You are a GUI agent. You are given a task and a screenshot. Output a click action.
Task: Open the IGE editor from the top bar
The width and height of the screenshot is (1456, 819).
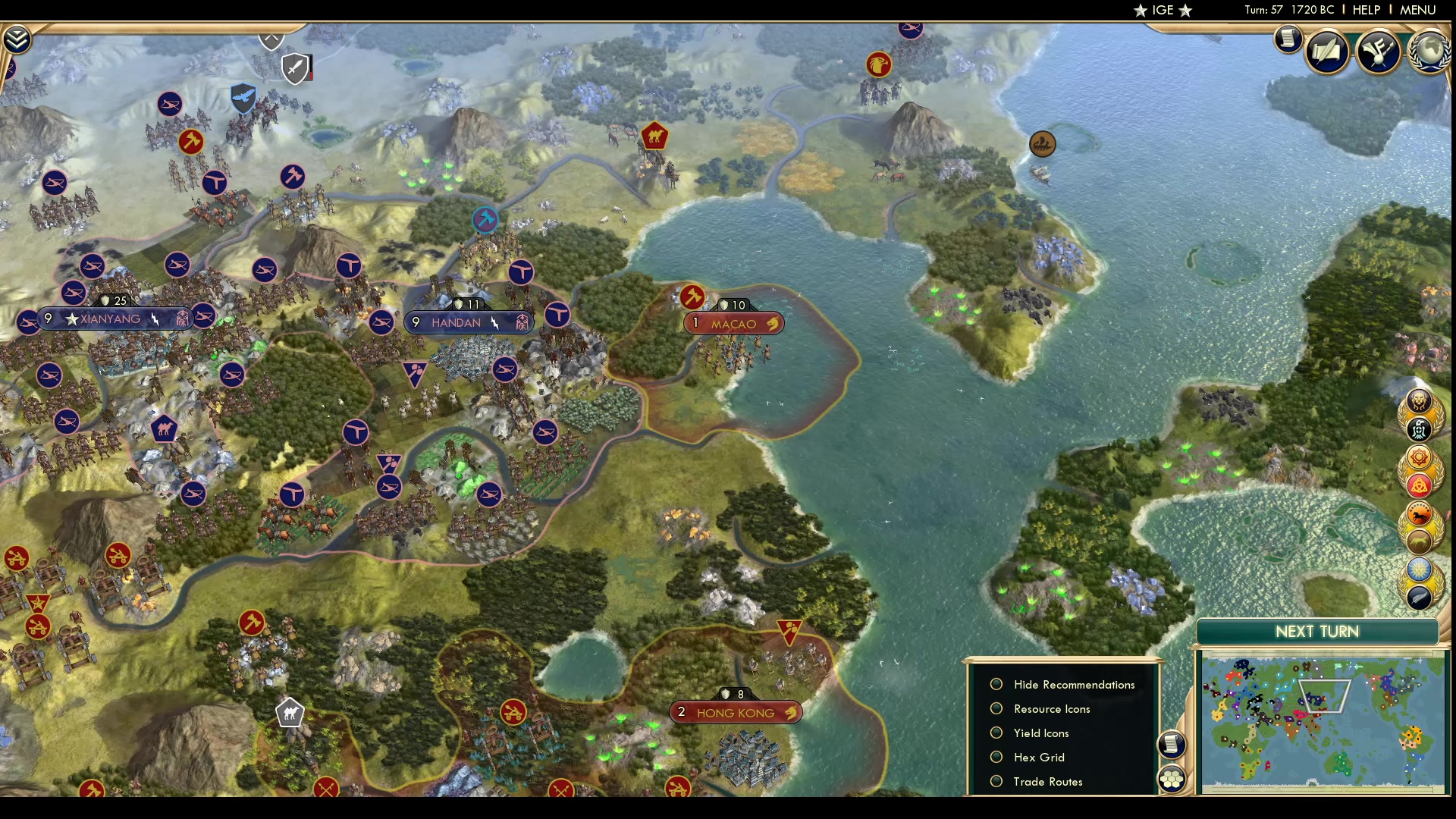[x=1163, y=10]
